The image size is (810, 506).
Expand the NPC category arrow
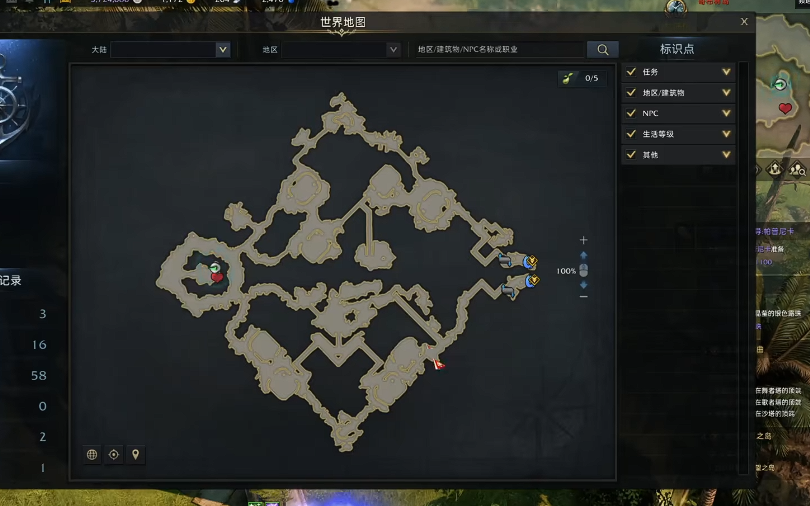tap(726, 113)
